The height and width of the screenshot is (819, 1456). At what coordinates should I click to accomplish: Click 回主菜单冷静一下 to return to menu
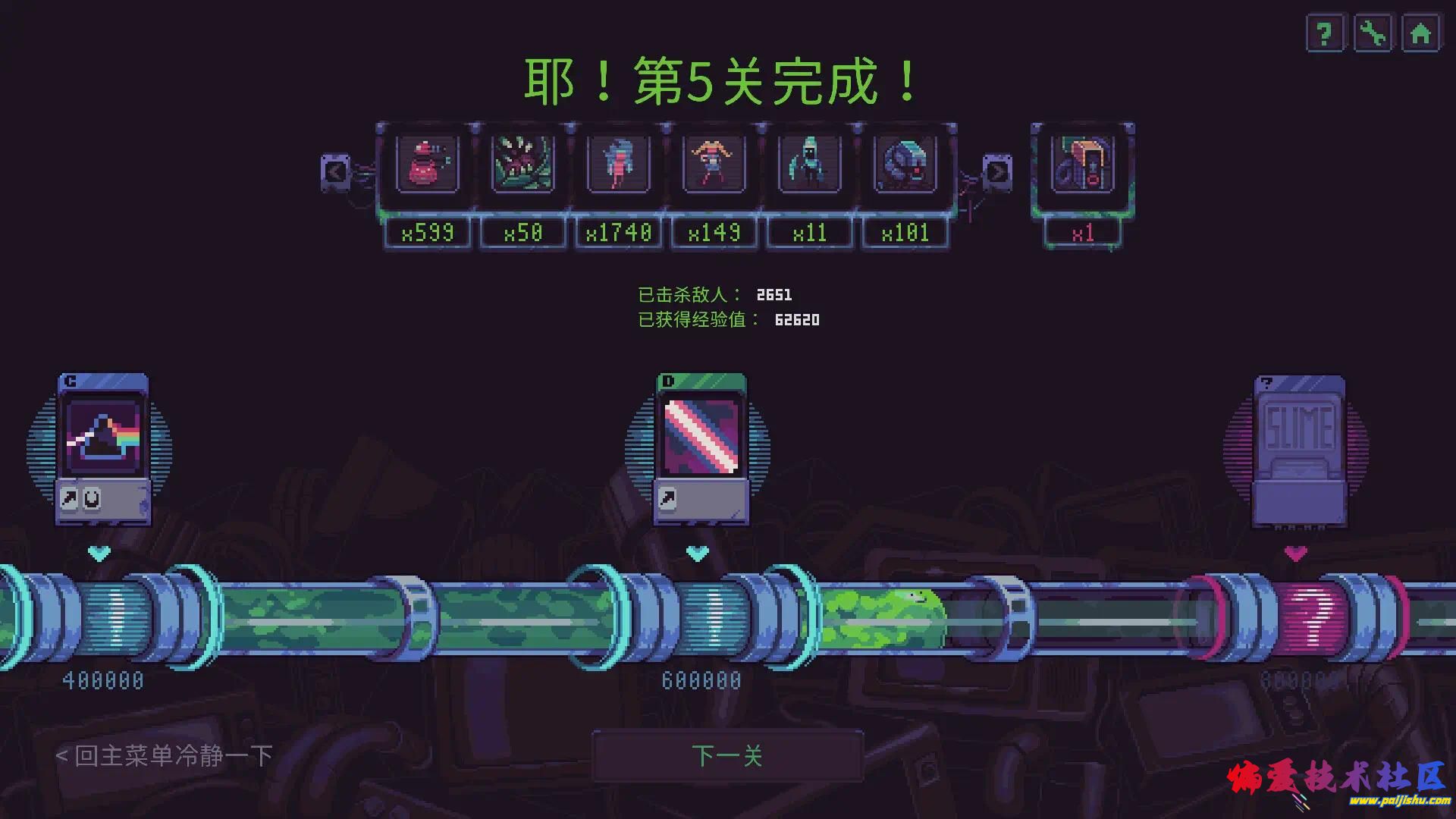coord(164,755)
